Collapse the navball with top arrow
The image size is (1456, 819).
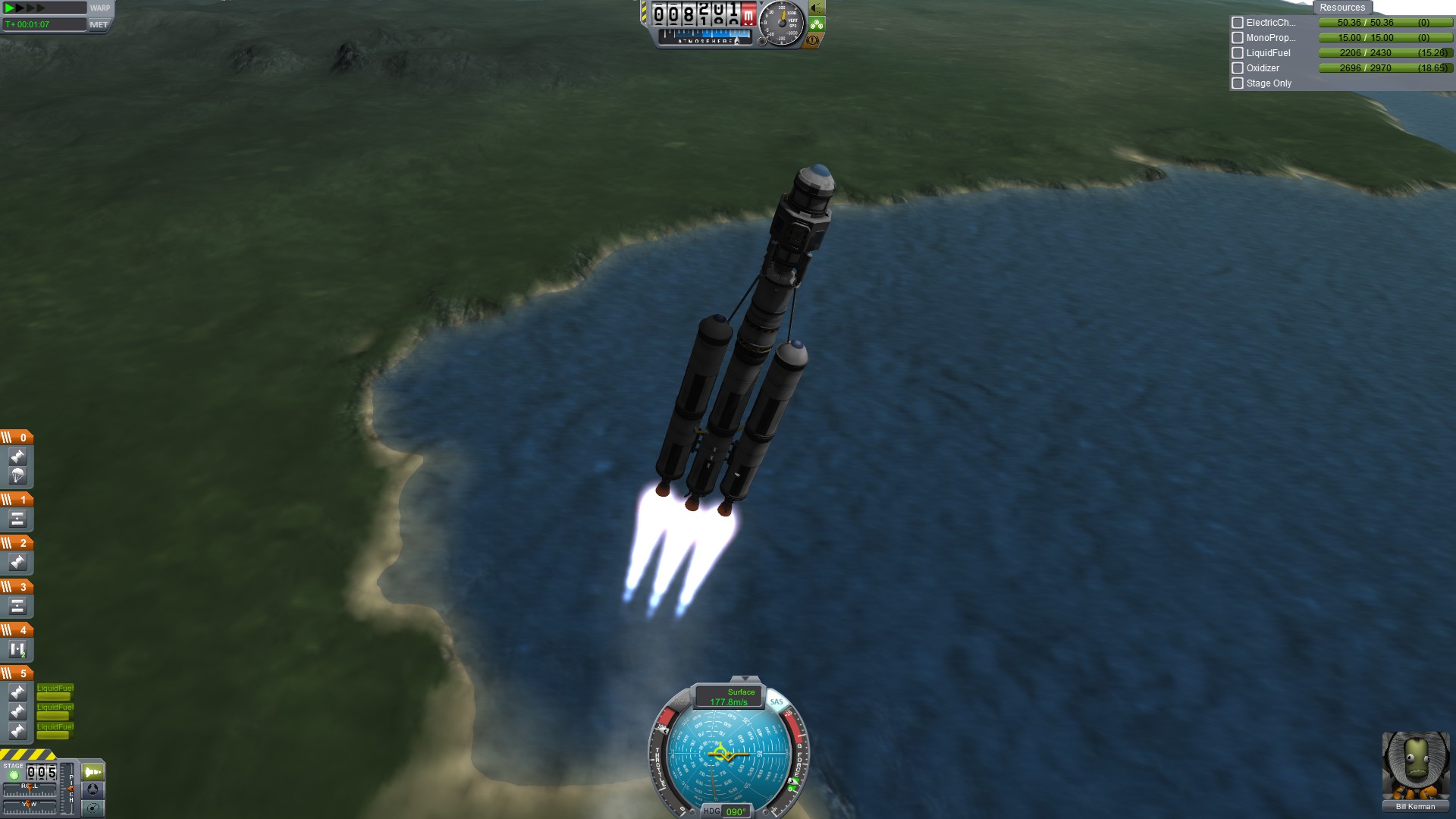pyautogui.click(x=745, y=679)
